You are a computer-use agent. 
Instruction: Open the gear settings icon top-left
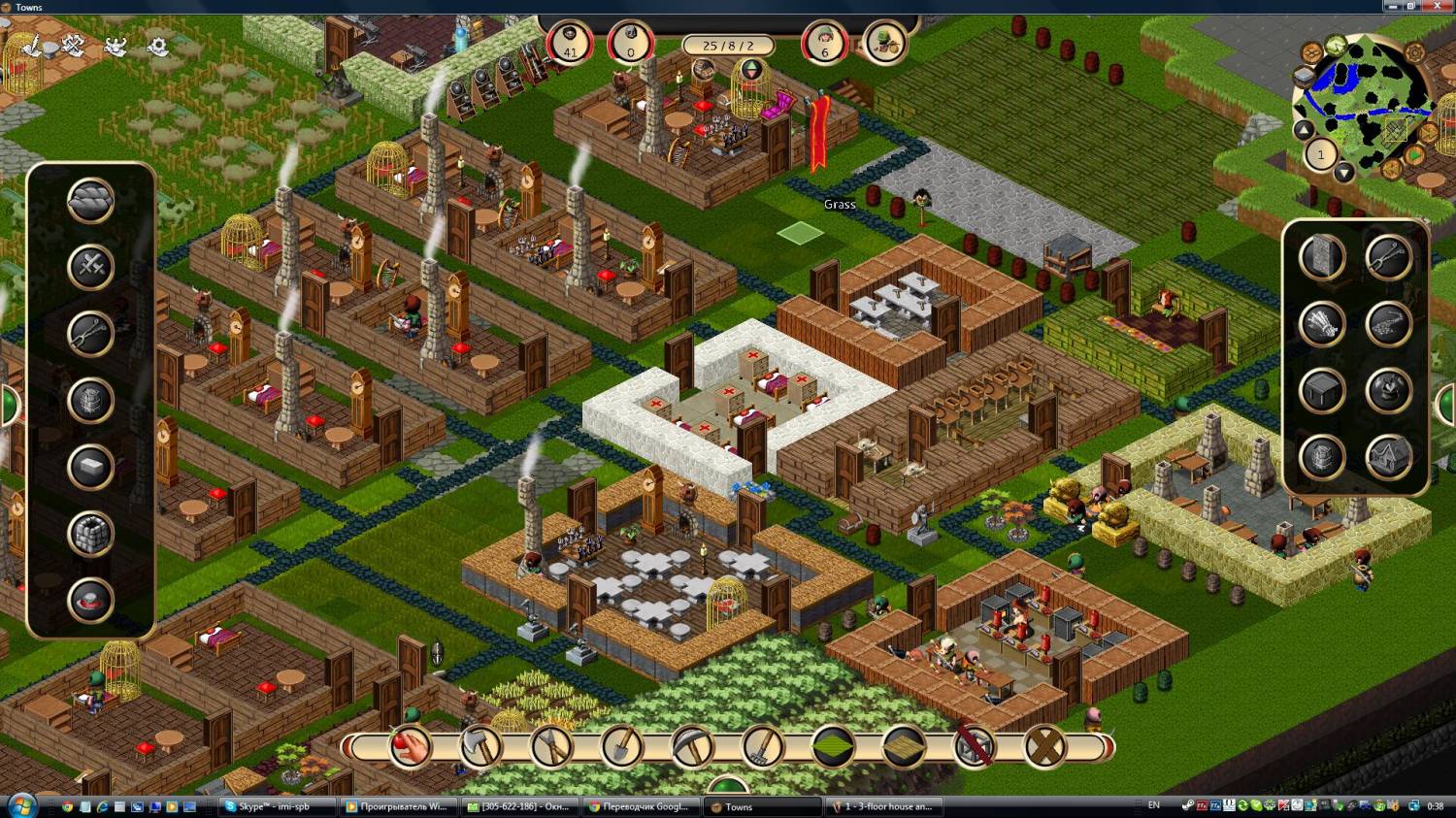pos(158,46)
